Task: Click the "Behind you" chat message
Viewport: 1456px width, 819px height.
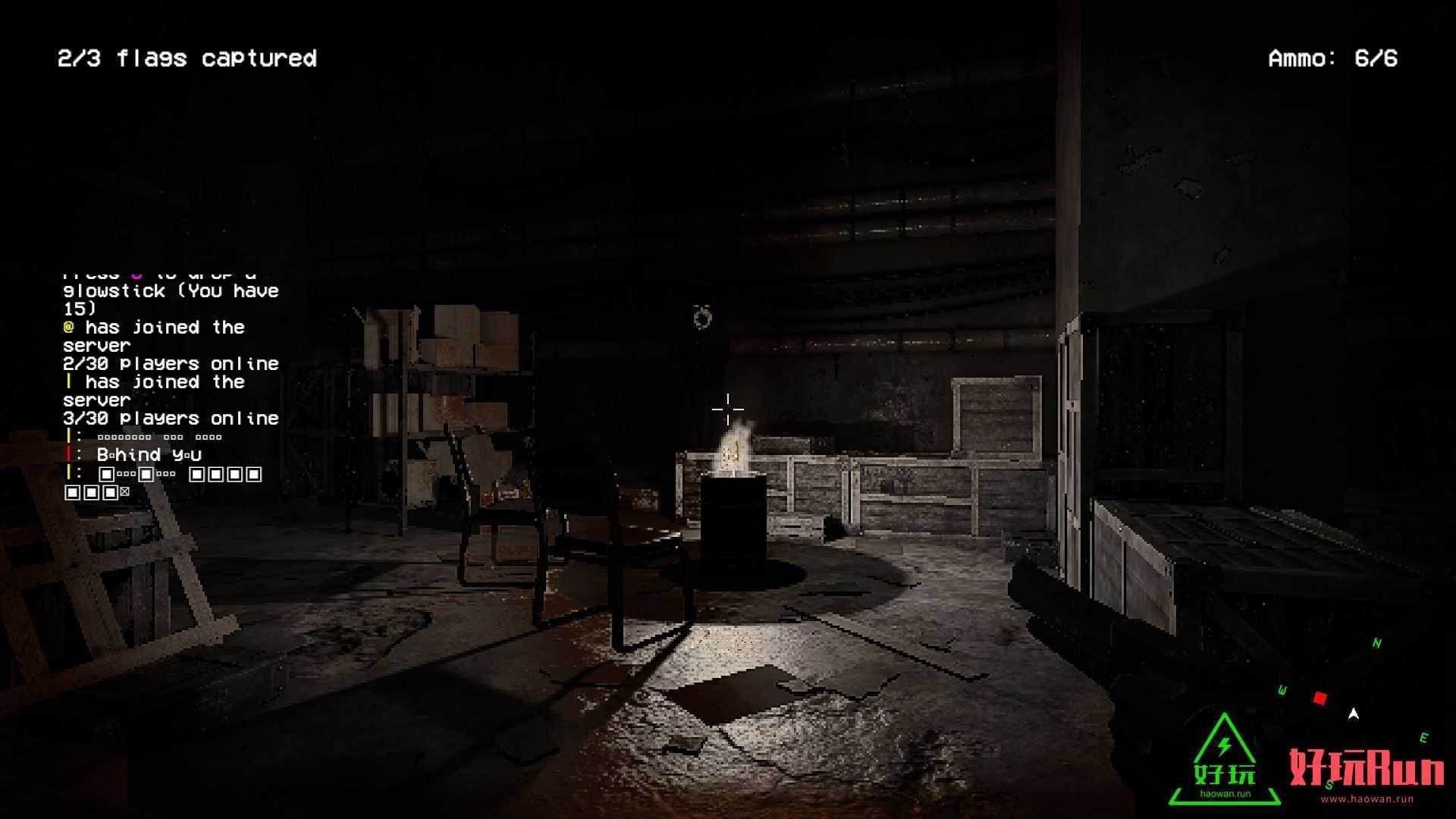Action: coord(149,455)
